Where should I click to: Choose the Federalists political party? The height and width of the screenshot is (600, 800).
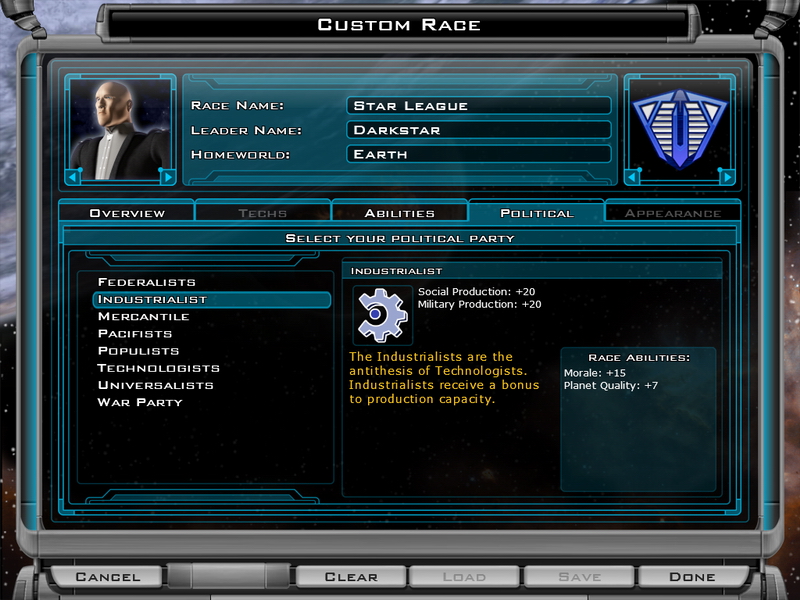[147, 282]
